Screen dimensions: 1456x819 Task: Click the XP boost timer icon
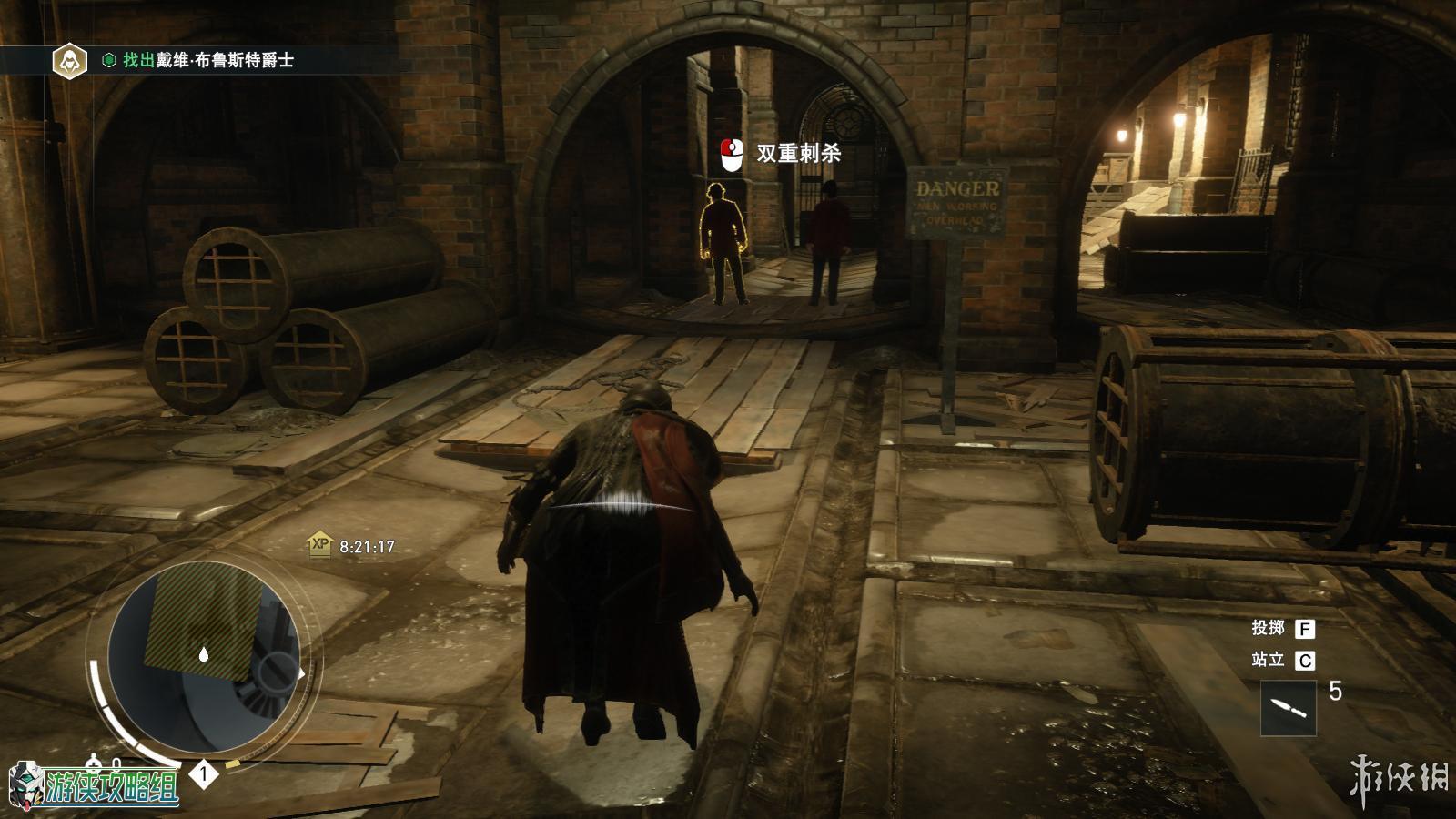click(x=319, y=545)
